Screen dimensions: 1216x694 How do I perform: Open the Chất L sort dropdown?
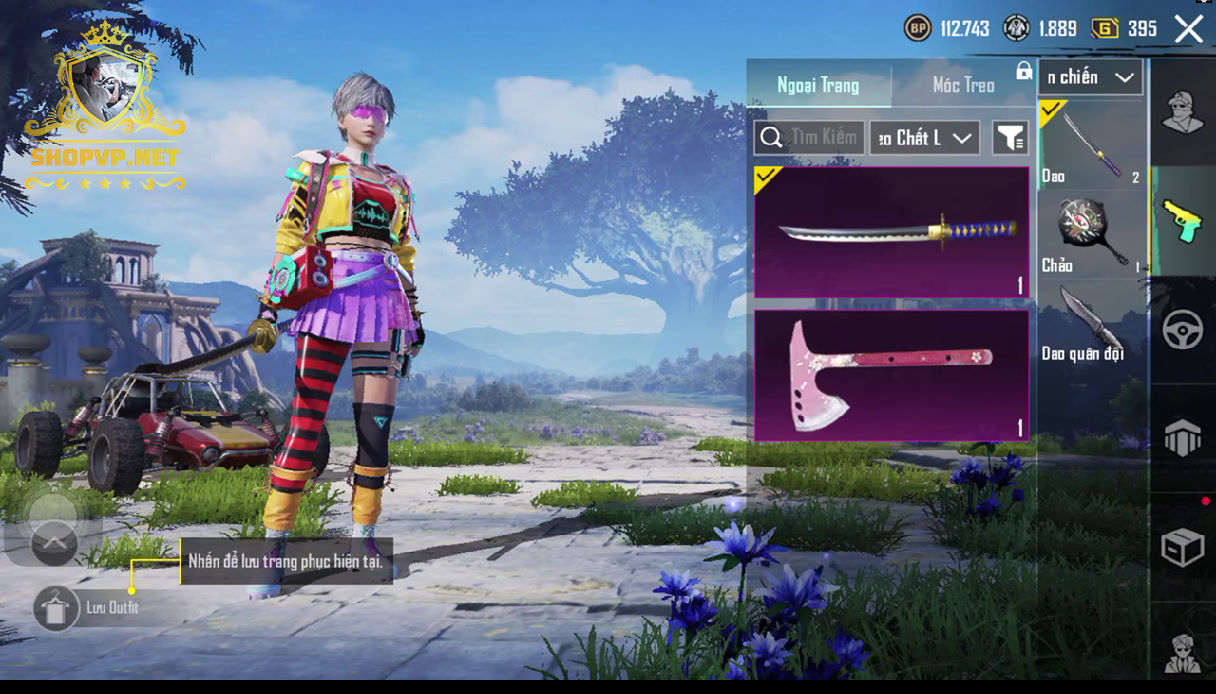924,138
